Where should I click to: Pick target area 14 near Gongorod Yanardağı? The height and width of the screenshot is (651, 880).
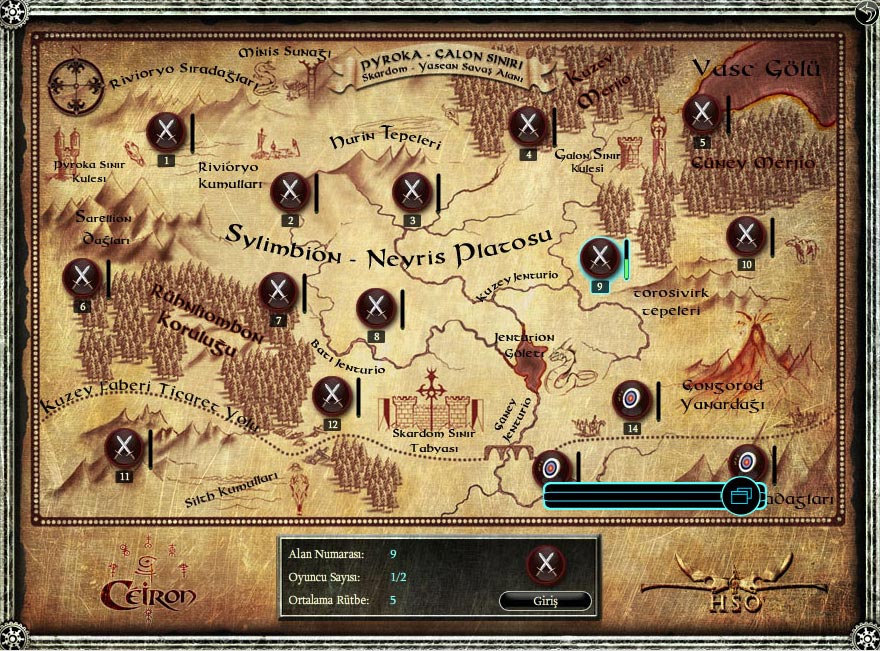(x=632, y=400)
